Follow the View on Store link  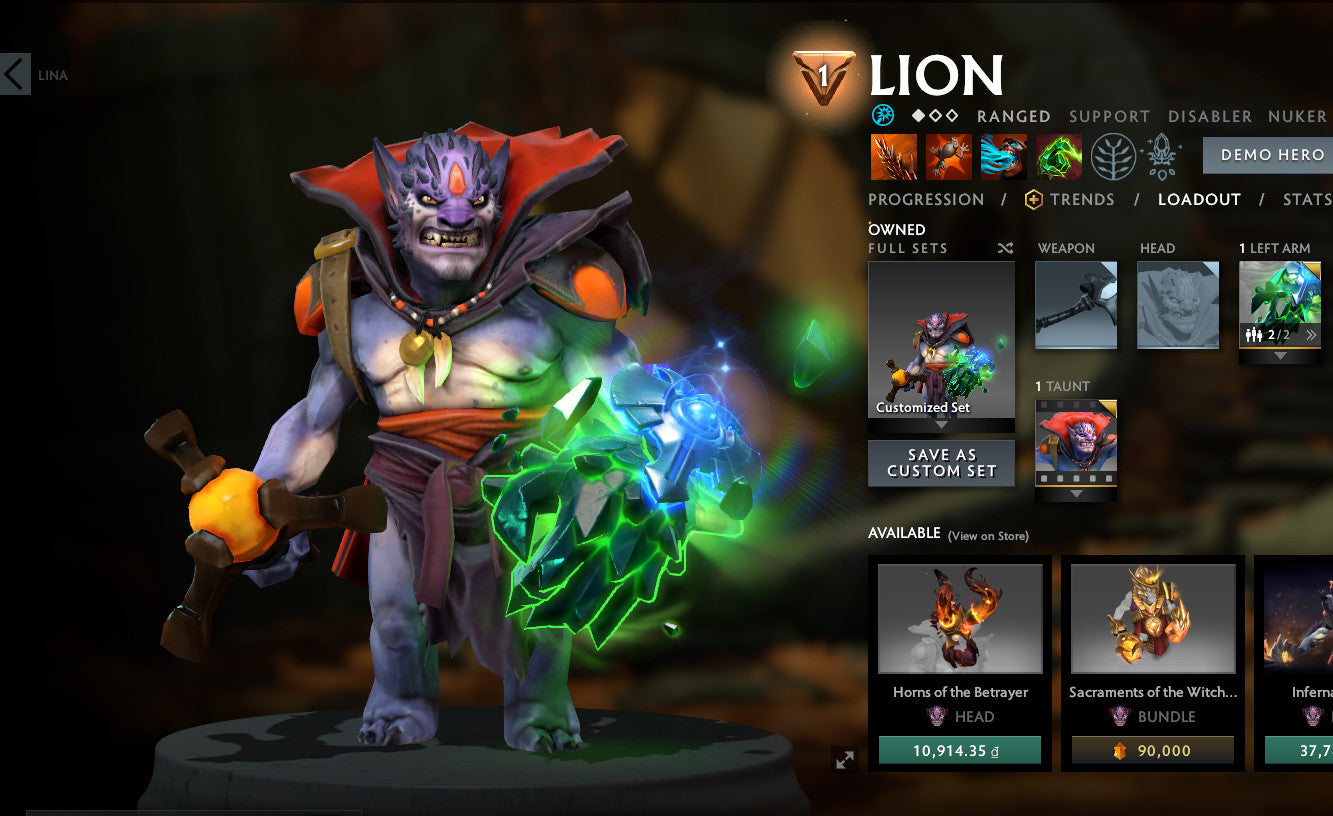click(x=988, y=536)
